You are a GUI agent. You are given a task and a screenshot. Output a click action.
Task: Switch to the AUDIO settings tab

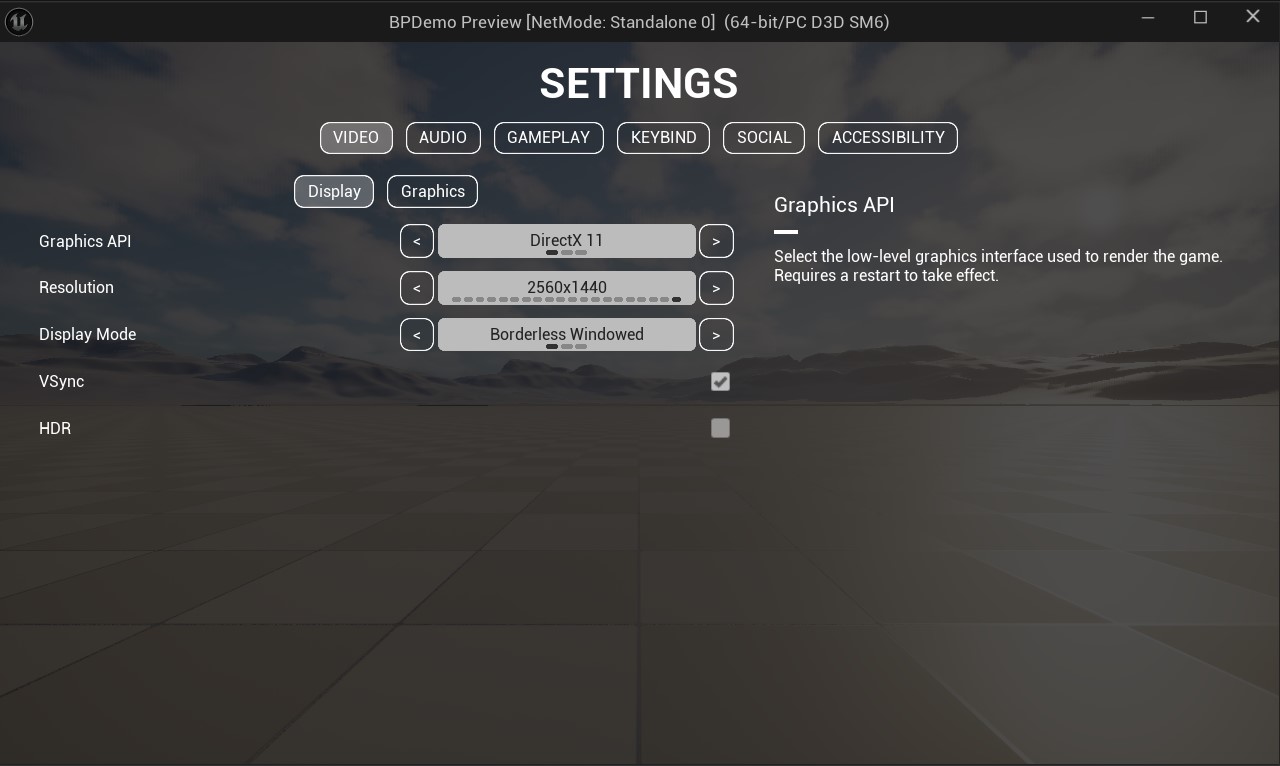[x=443, y=137]
